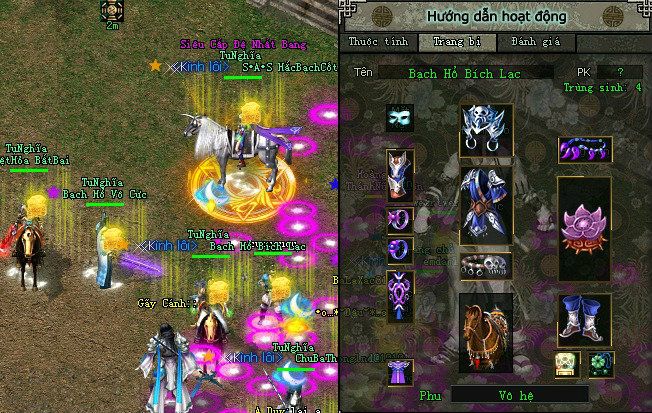Click the silver helmet slot

486,129
